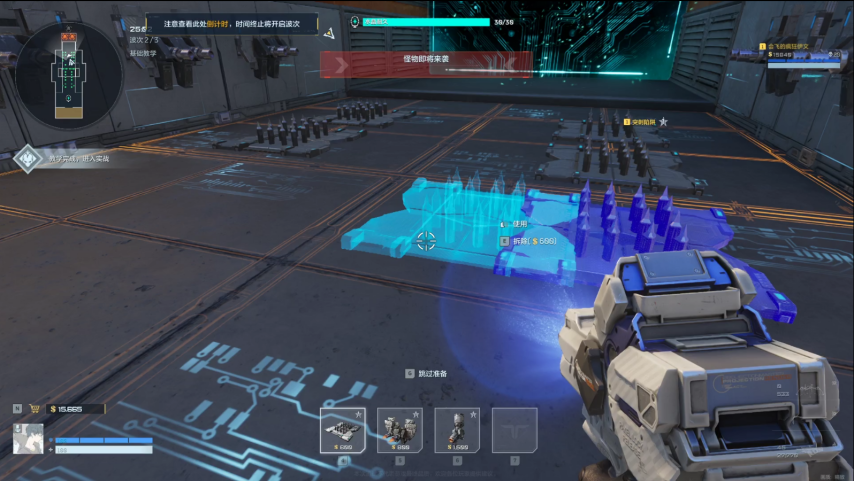
Task: Click the 拆除 dismantle trap option
Action: coord(530,241)
